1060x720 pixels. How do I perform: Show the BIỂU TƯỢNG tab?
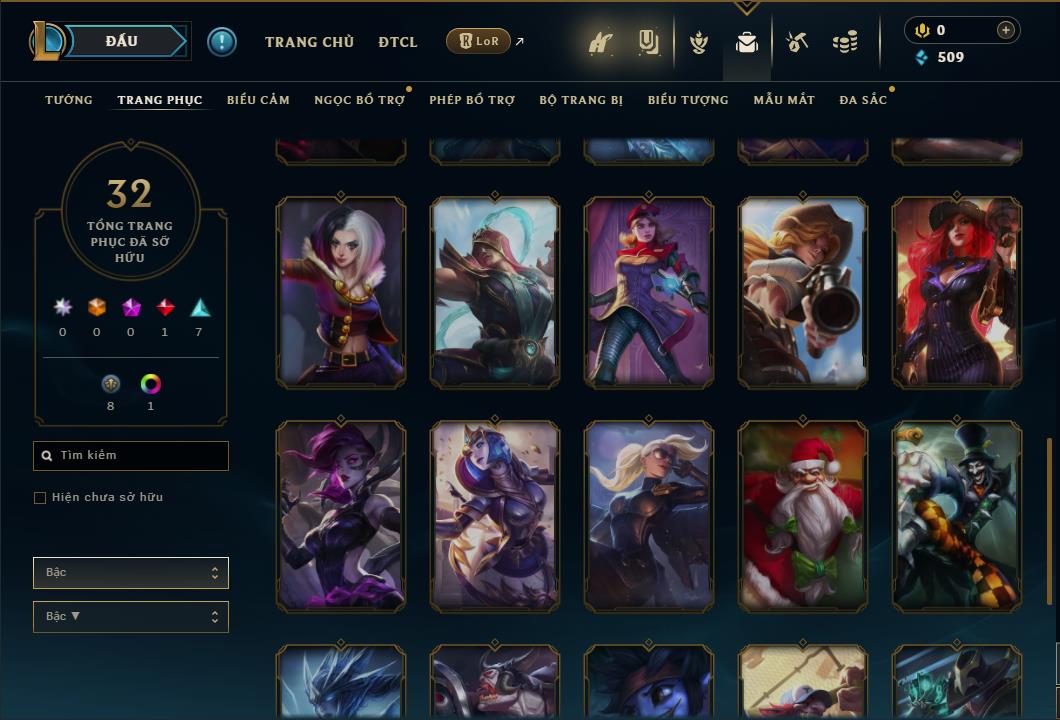click(688, 100)
